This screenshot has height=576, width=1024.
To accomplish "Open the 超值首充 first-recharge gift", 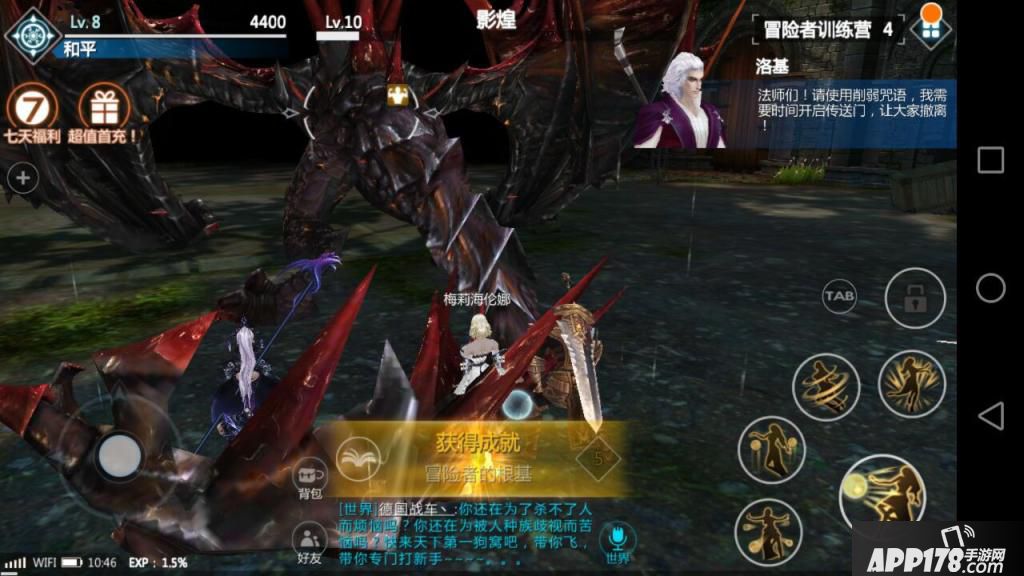I will click(x=103, y=108).
